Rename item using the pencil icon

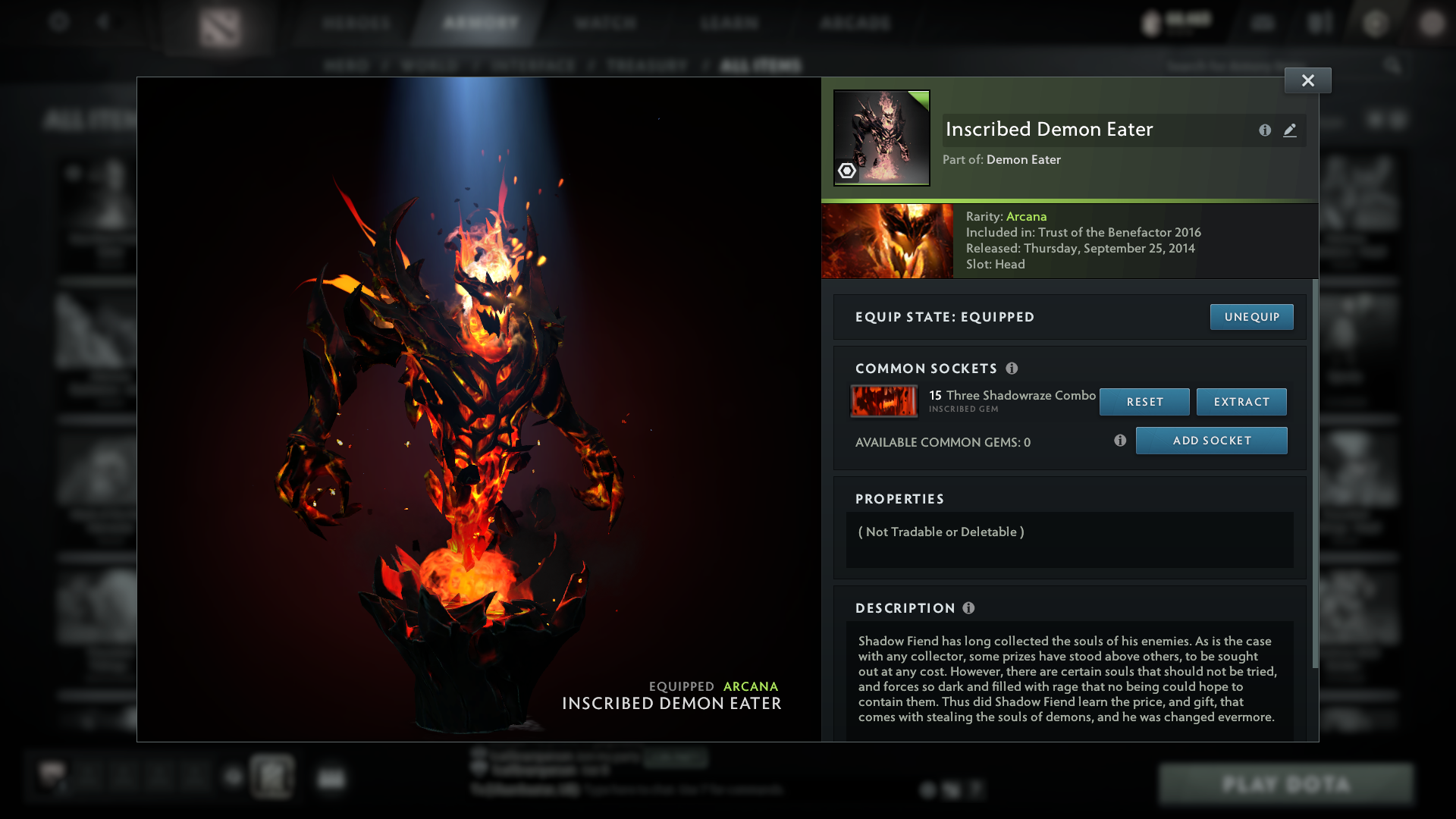[1291, 130]
